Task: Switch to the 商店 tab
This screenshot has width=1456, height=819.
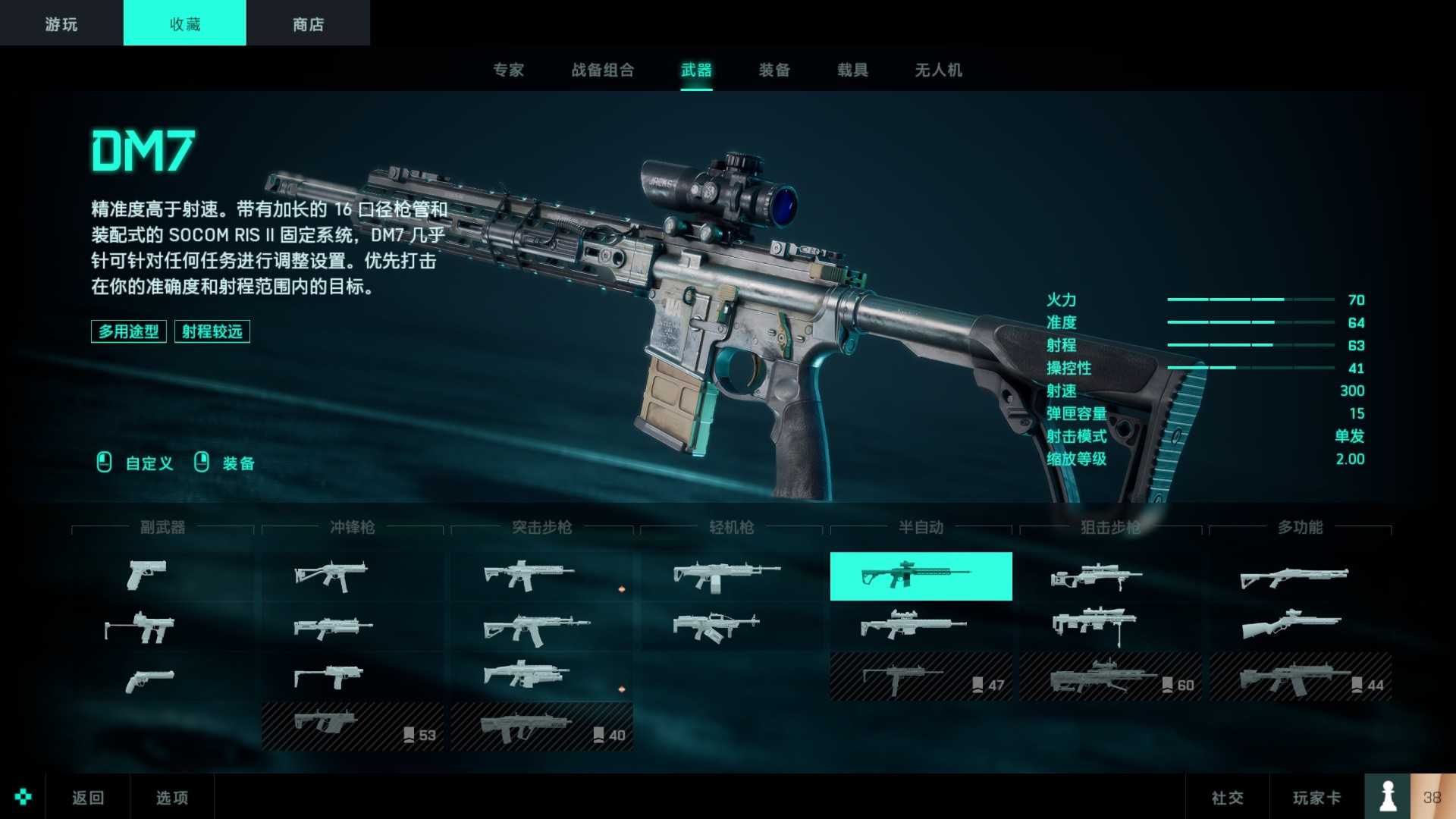Action: [x=306, y=23]
